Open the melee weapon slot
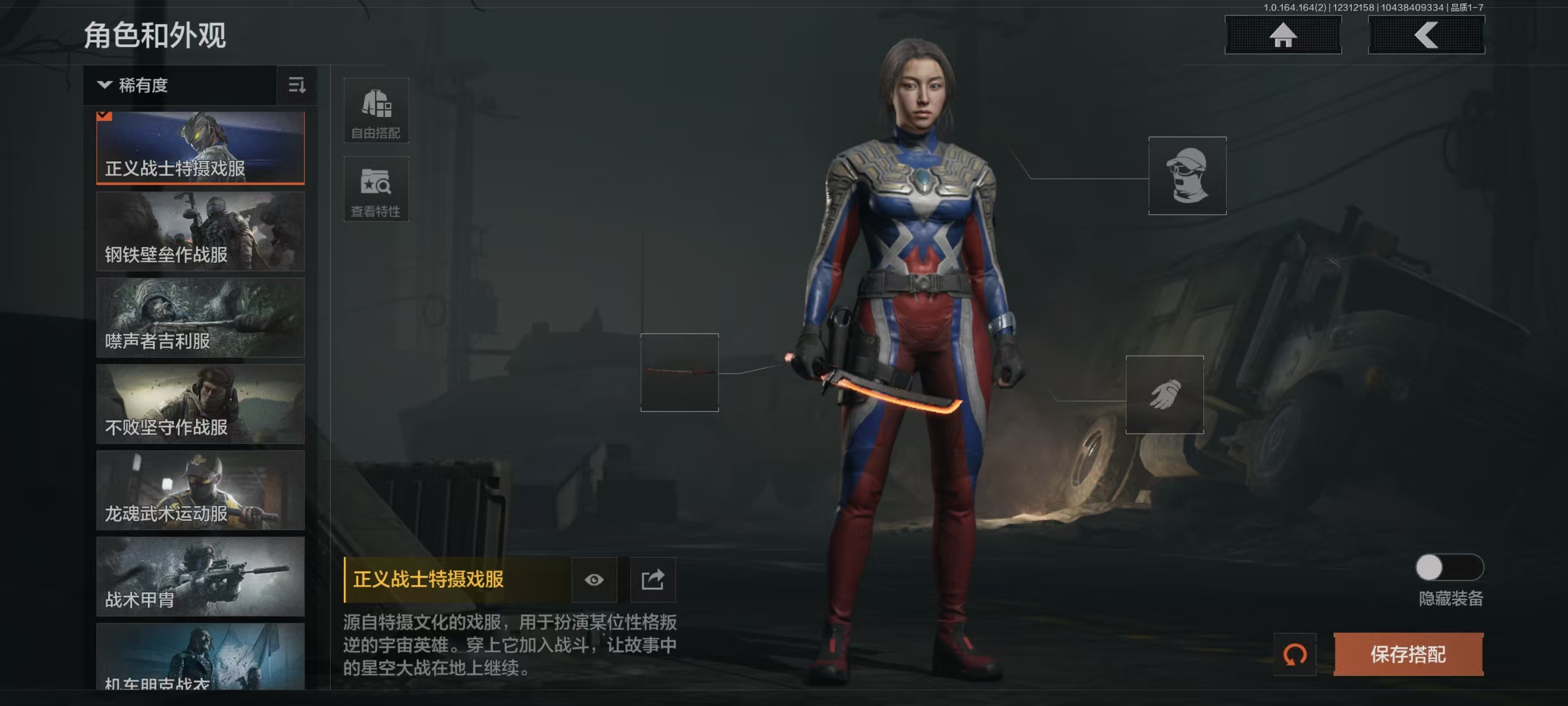Viewport: 1568px width, 706px height. [x=679, y=372]
